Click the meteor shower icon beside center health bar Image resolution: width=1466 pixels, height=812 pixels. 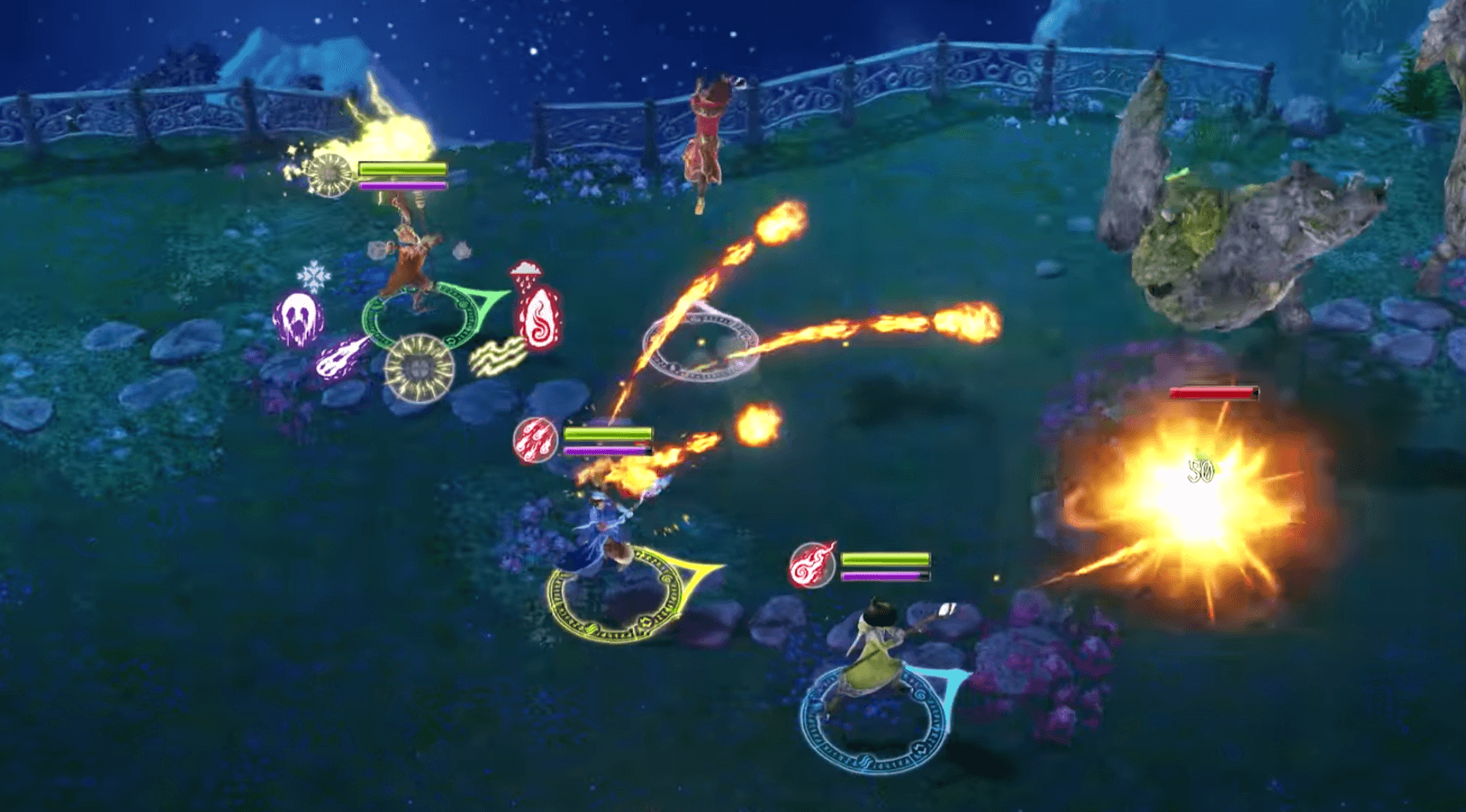coord(536,438)
